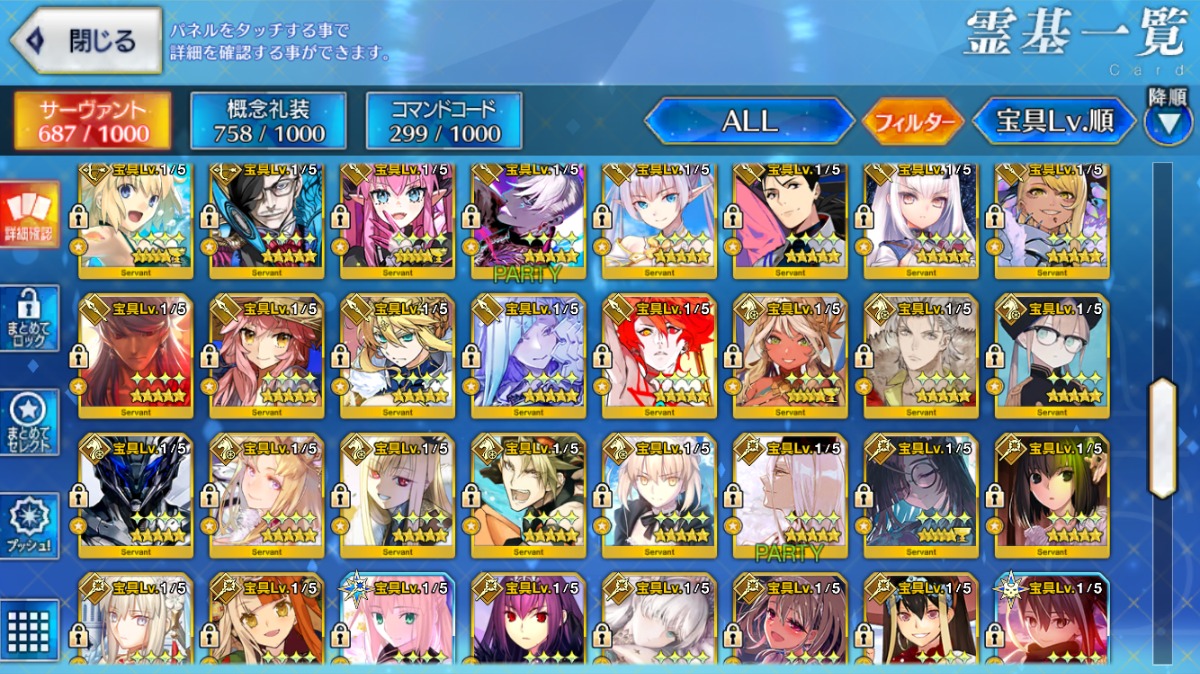Viewport: 1200px width, 674px height.
Task: Tap the プッシュ! button
Action: coord(29,526)
